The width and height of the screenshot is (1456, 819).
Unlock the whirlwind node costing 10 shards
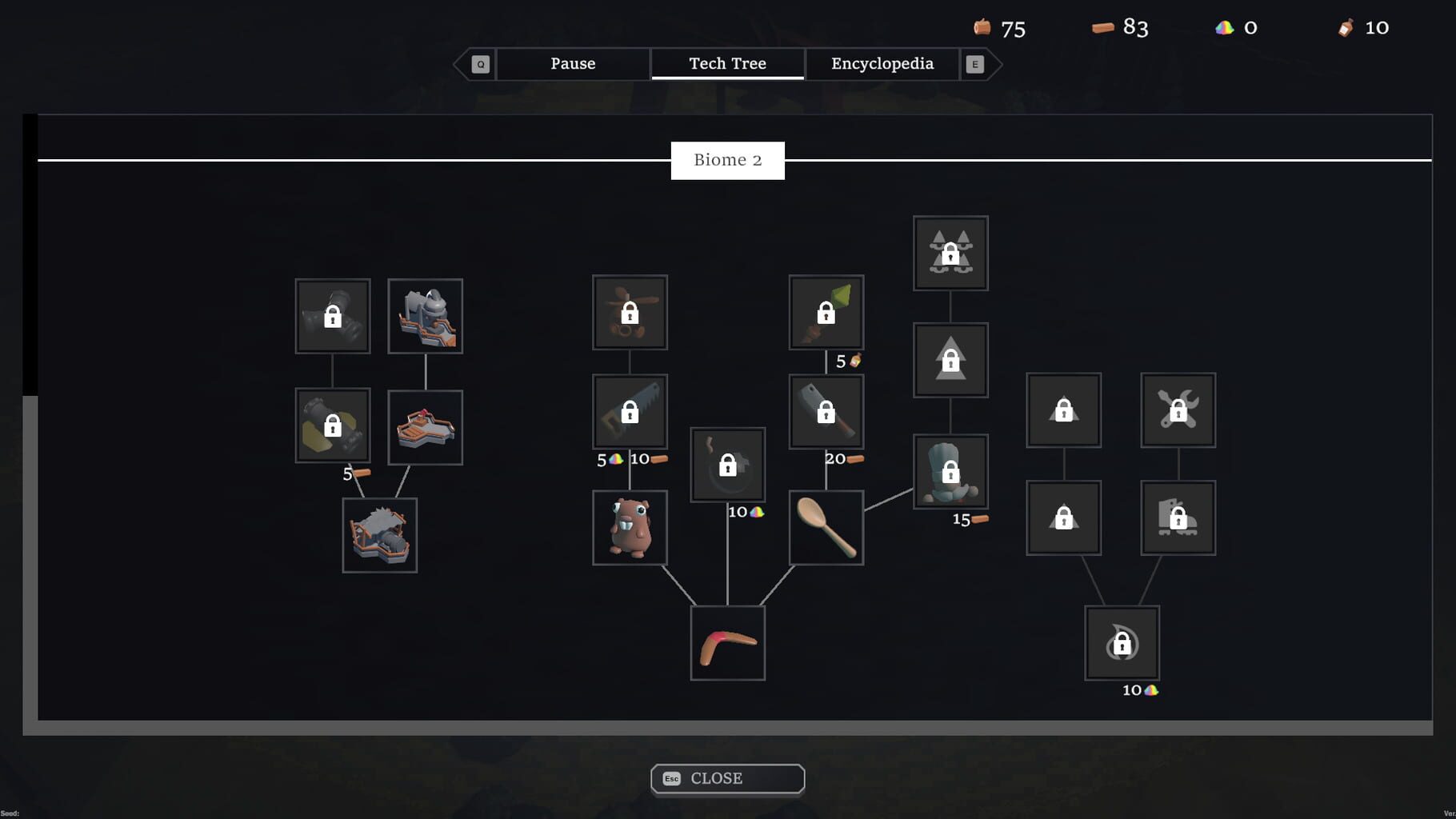tap(1122, 644)
